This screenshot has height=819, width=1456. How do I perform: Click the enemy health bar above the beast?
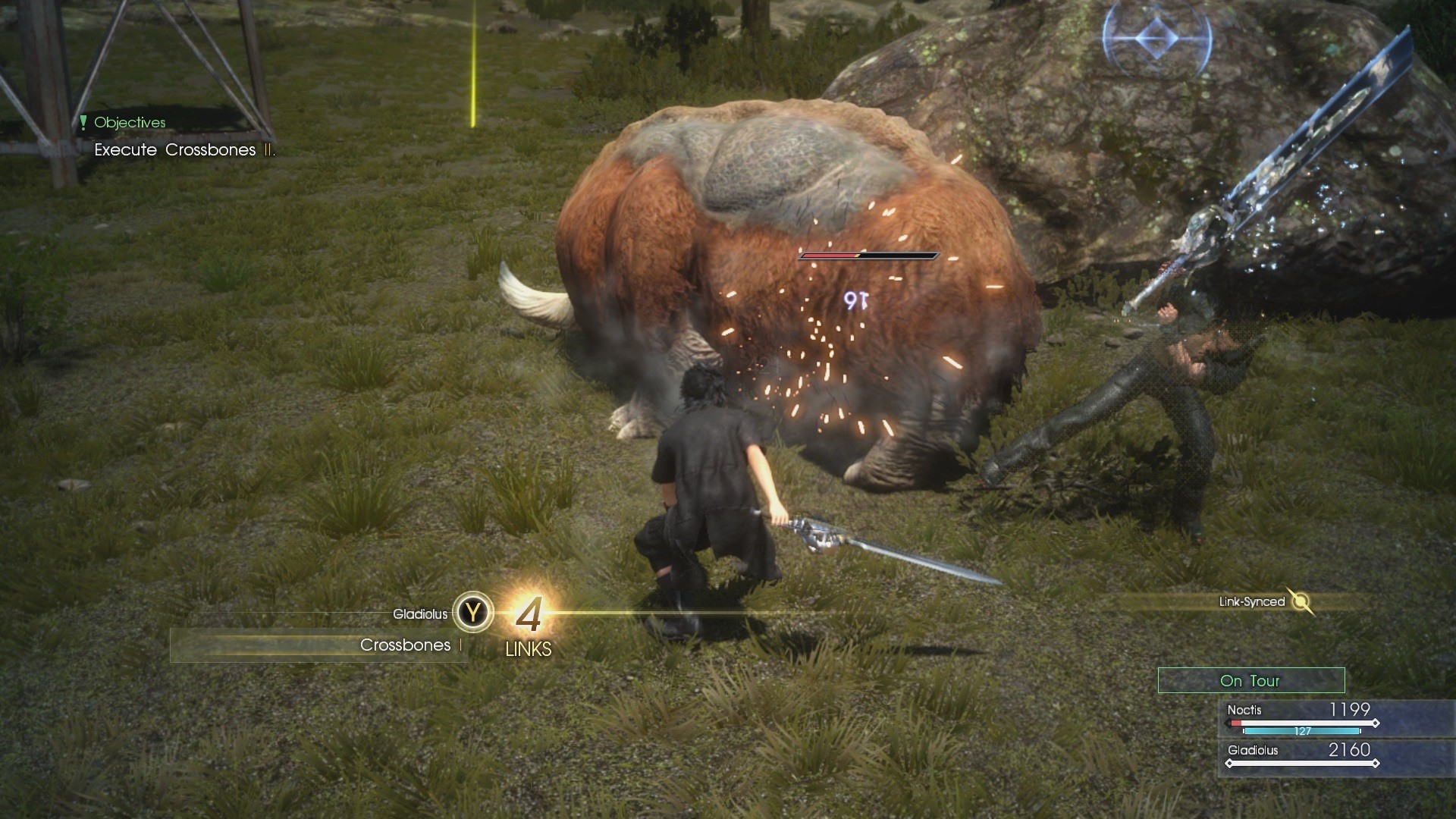coord(868,256)
